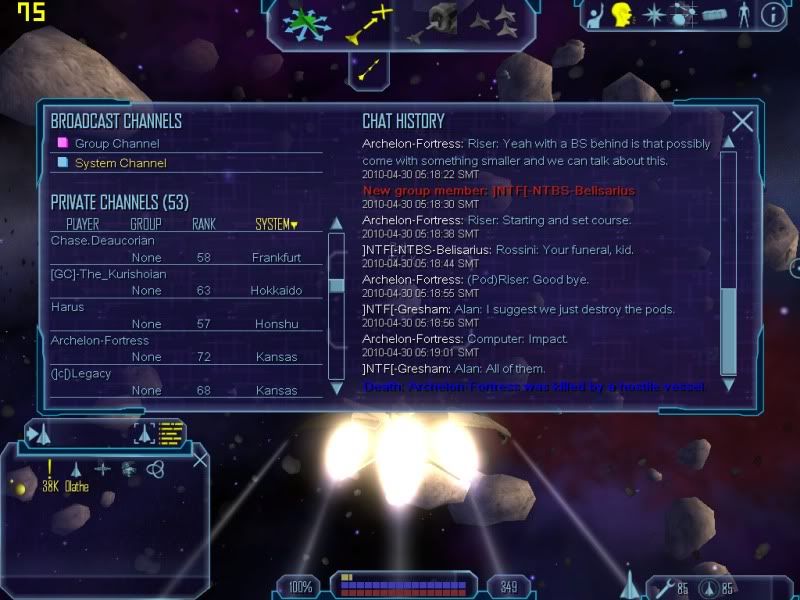Select the Group Channel broadcast option
The width and height of the screenshot is (800, 600).
[x=116, y=144]
